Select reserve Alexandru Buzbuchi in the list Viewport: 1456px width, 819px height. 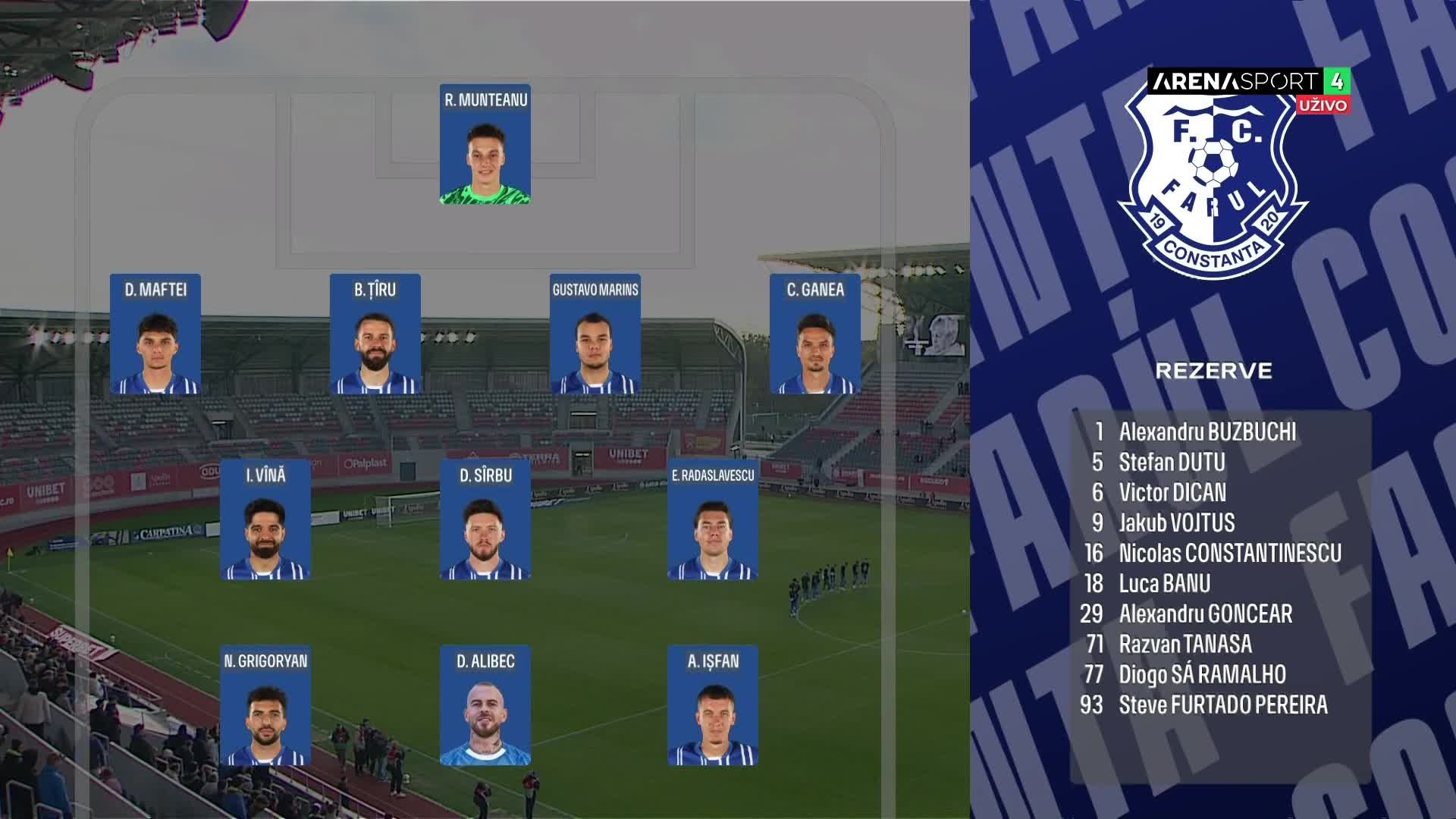click(x=1207, y=432)
